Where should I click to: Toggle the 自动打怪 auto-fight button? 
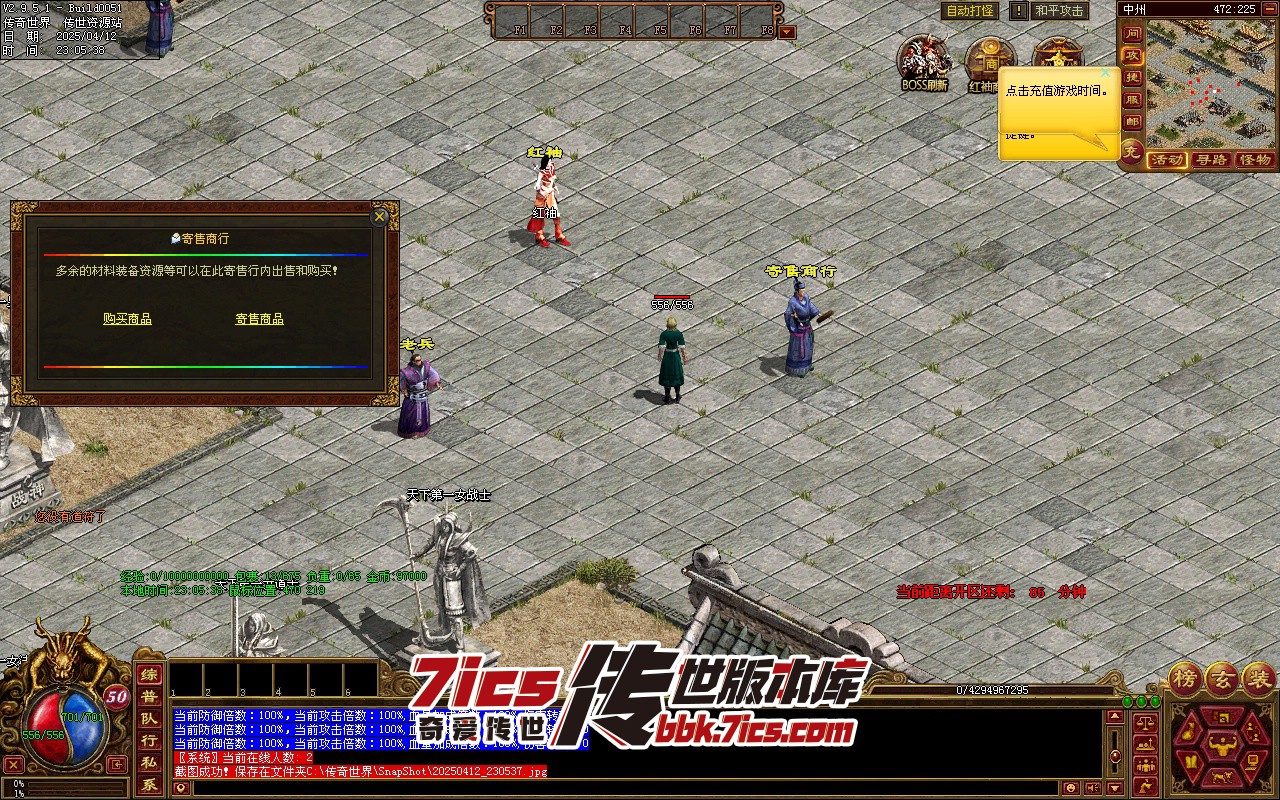coord(970,11)
